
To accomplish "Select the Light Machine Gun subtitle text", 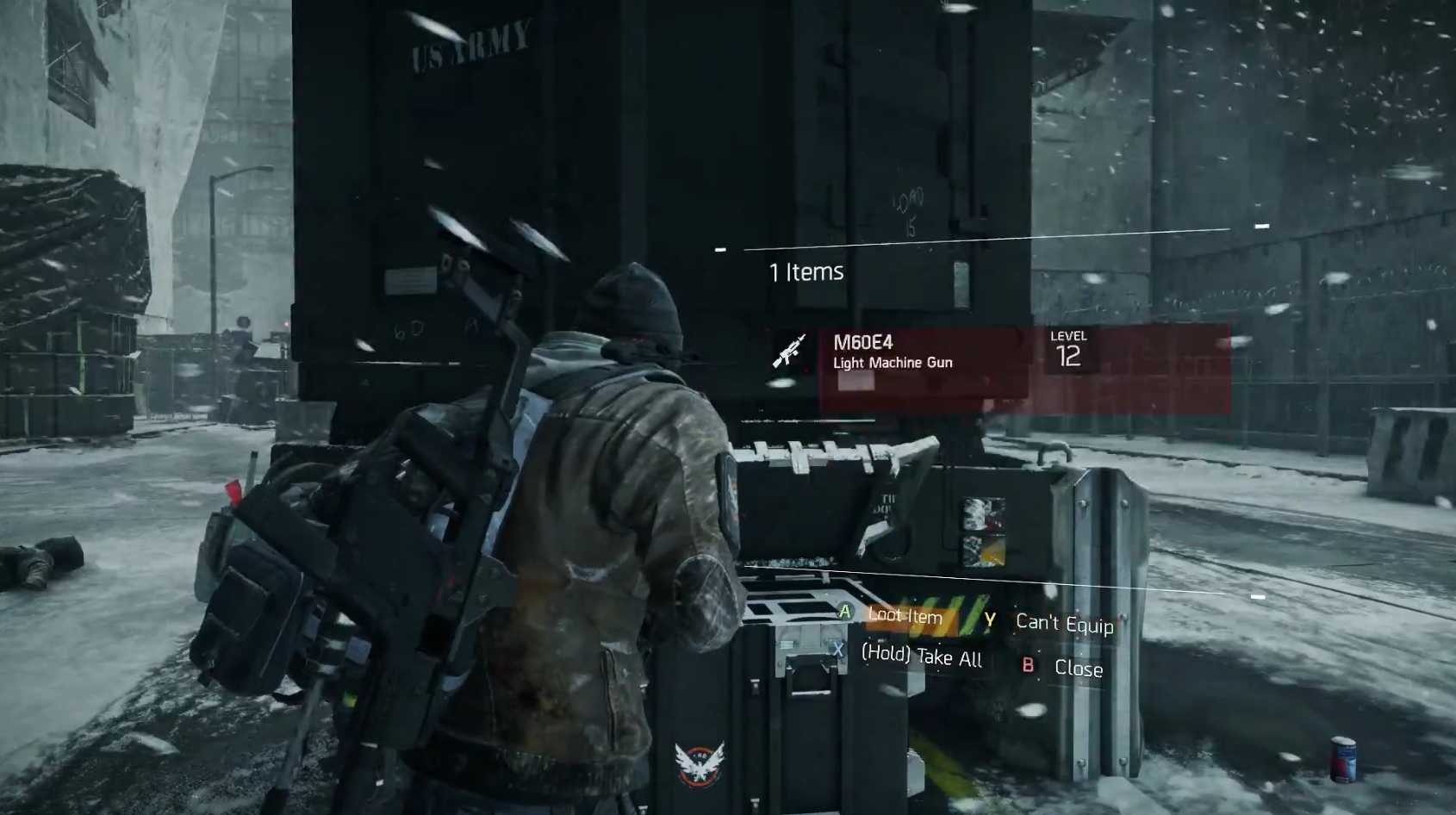I will (x=892, y=363).
